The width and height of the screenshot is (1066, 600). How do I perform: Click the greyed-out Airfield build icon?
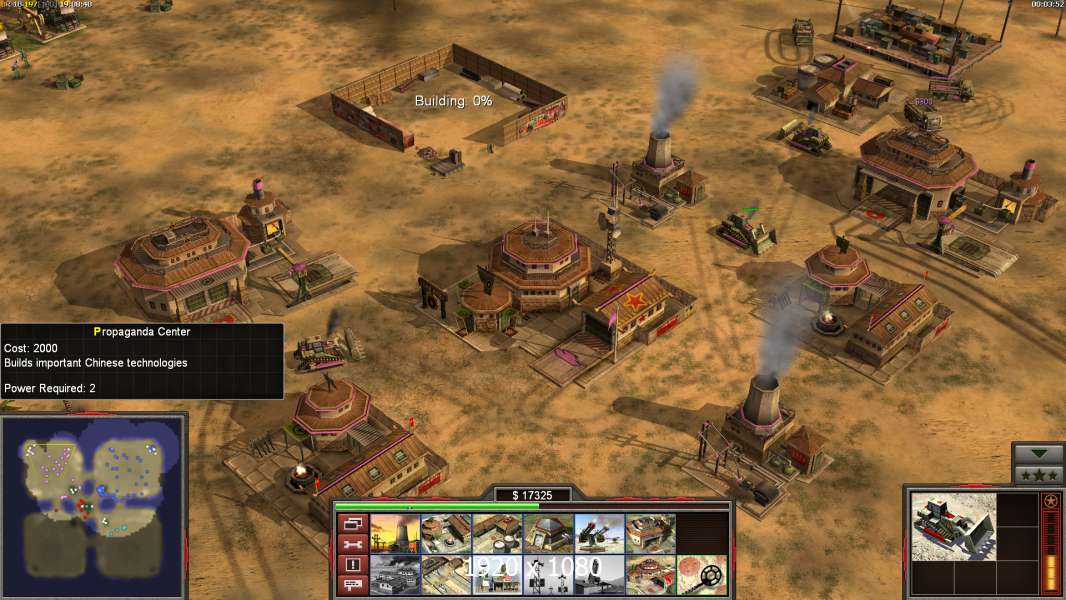pyautogui.click(x=395, y=575)
